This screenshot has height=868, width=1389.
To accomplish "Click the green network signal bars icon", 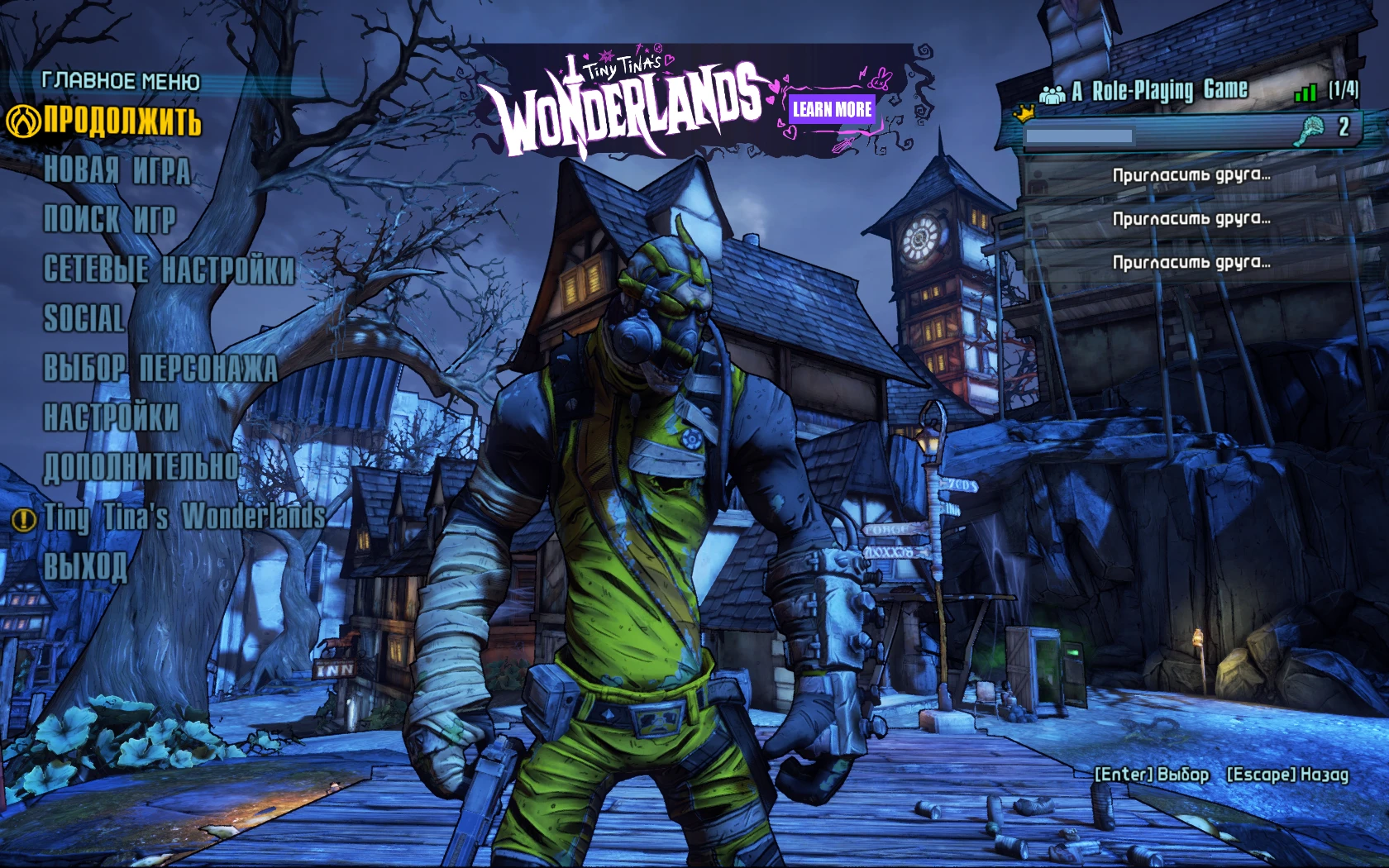I will 1304,91.
